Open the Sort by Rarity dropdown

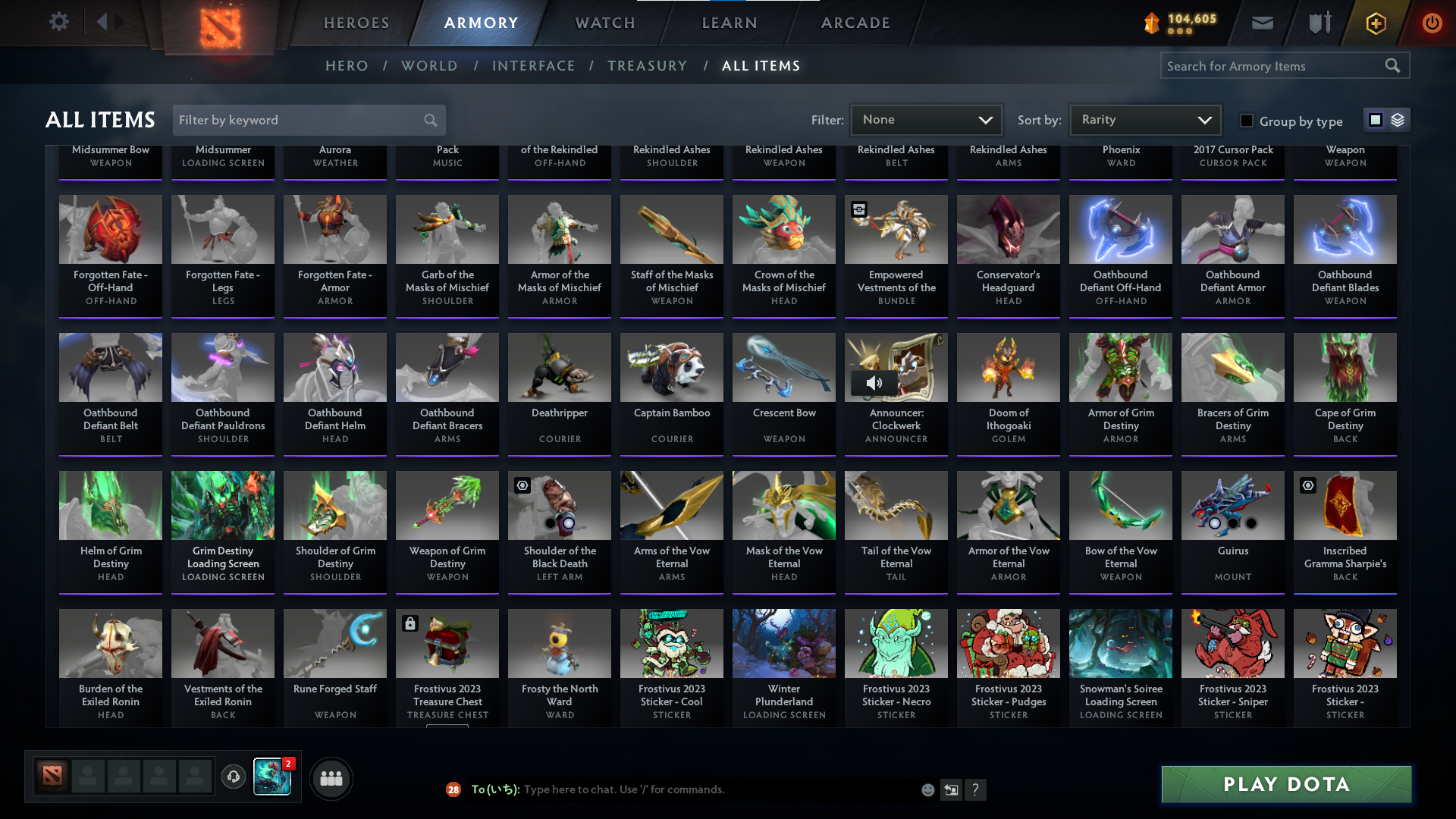[1144, 119]
